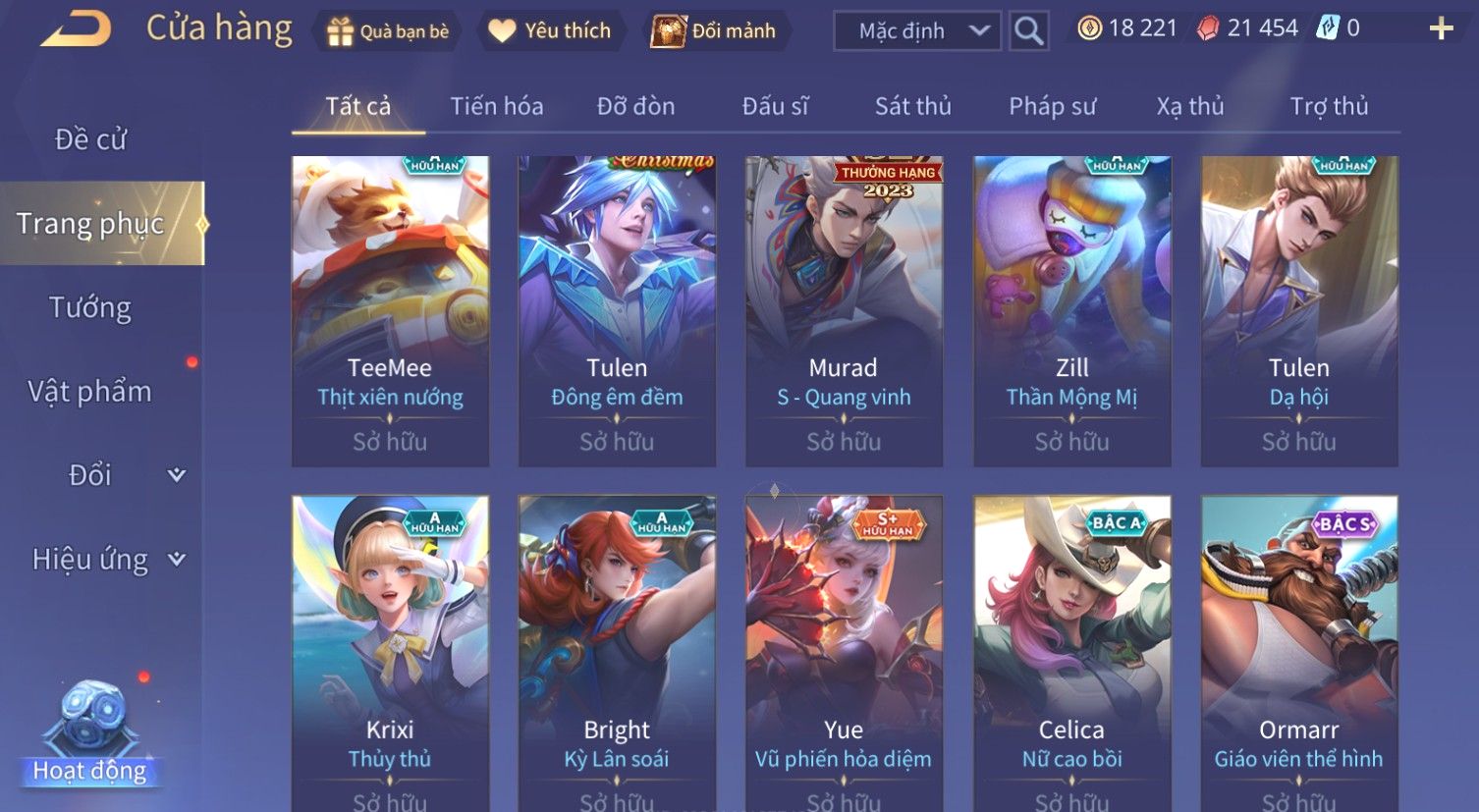Switch to the Sát thủ tab
The image size is (1479, 812).
(912, 106)
